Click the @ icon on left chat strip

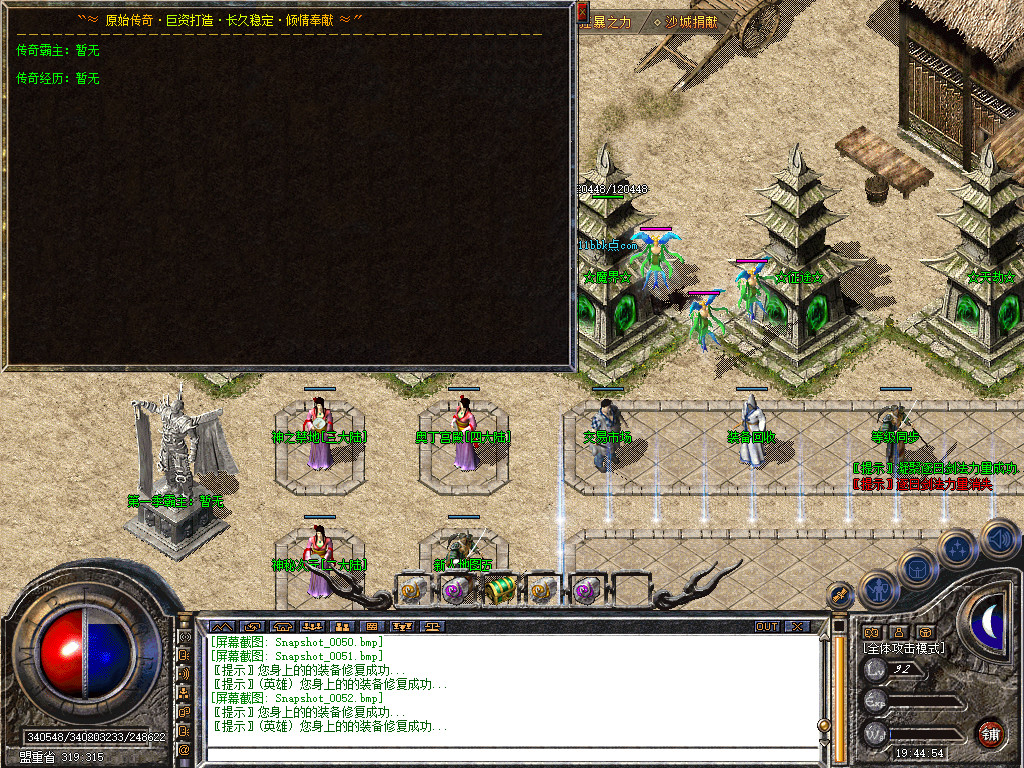point(185,748)
